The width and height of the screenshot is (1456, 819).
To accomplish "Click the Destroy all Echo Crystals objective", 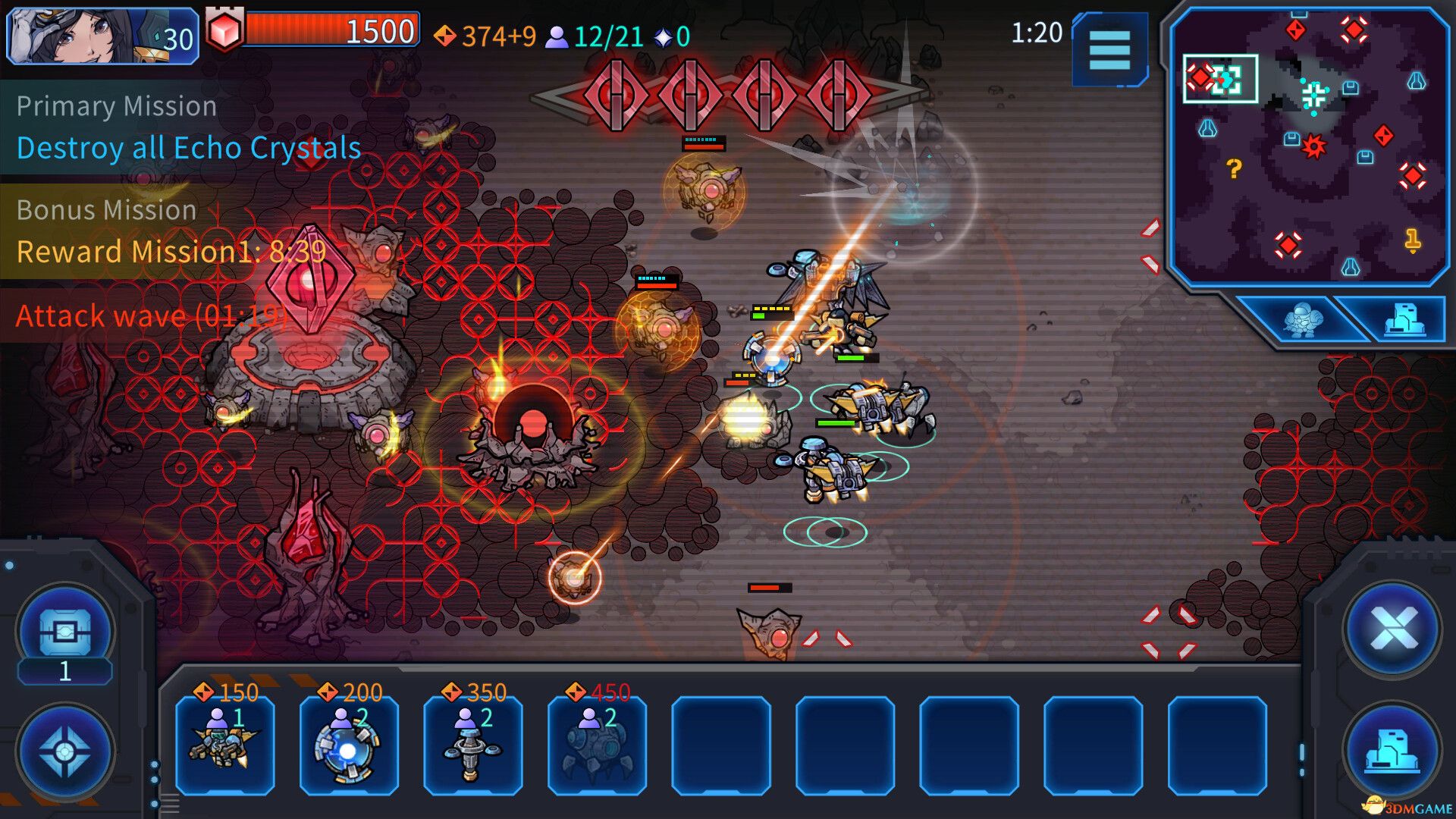I will click(189, 148).
